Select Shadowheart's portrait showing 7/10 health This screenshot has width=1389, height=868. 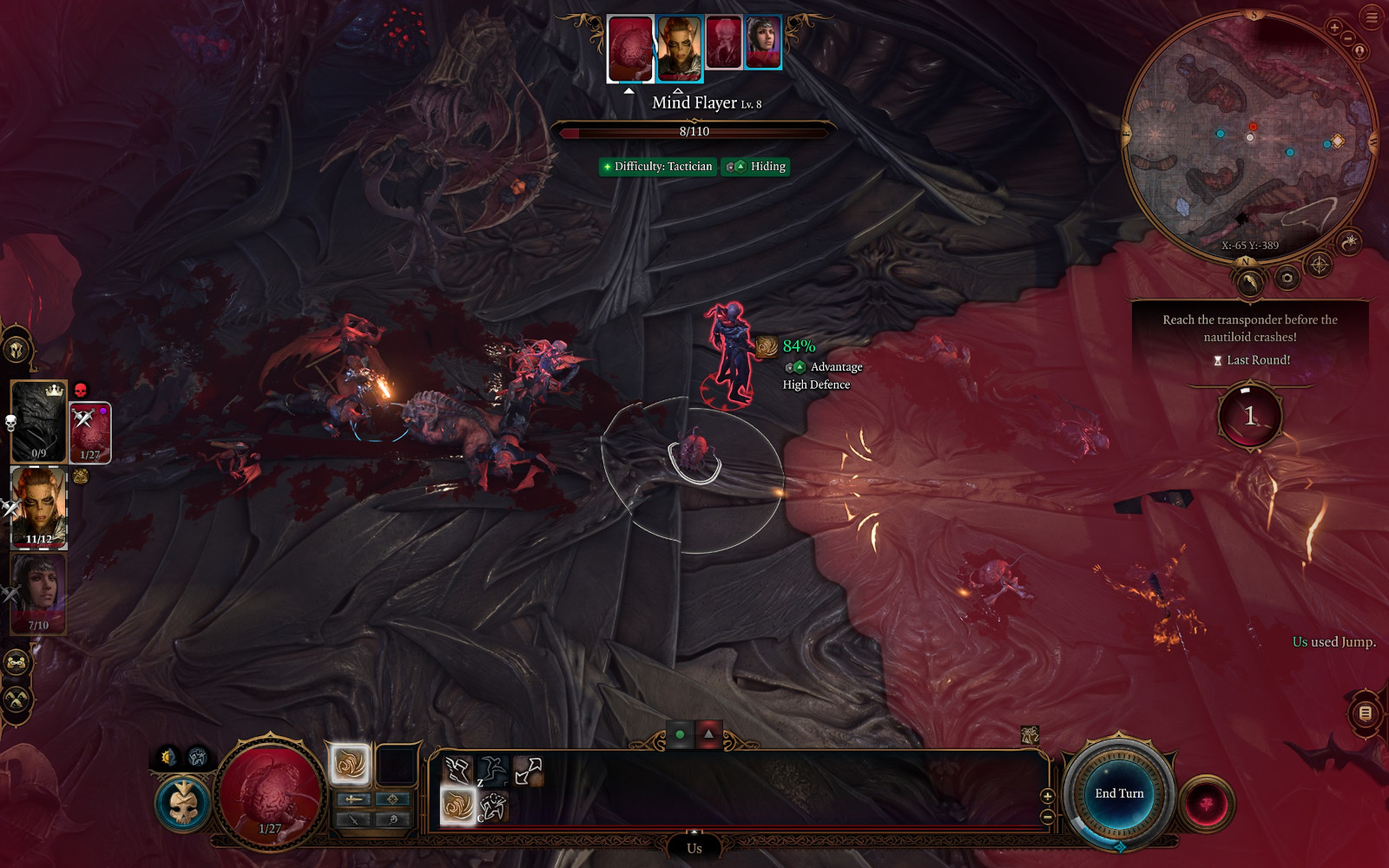point(39,594)
